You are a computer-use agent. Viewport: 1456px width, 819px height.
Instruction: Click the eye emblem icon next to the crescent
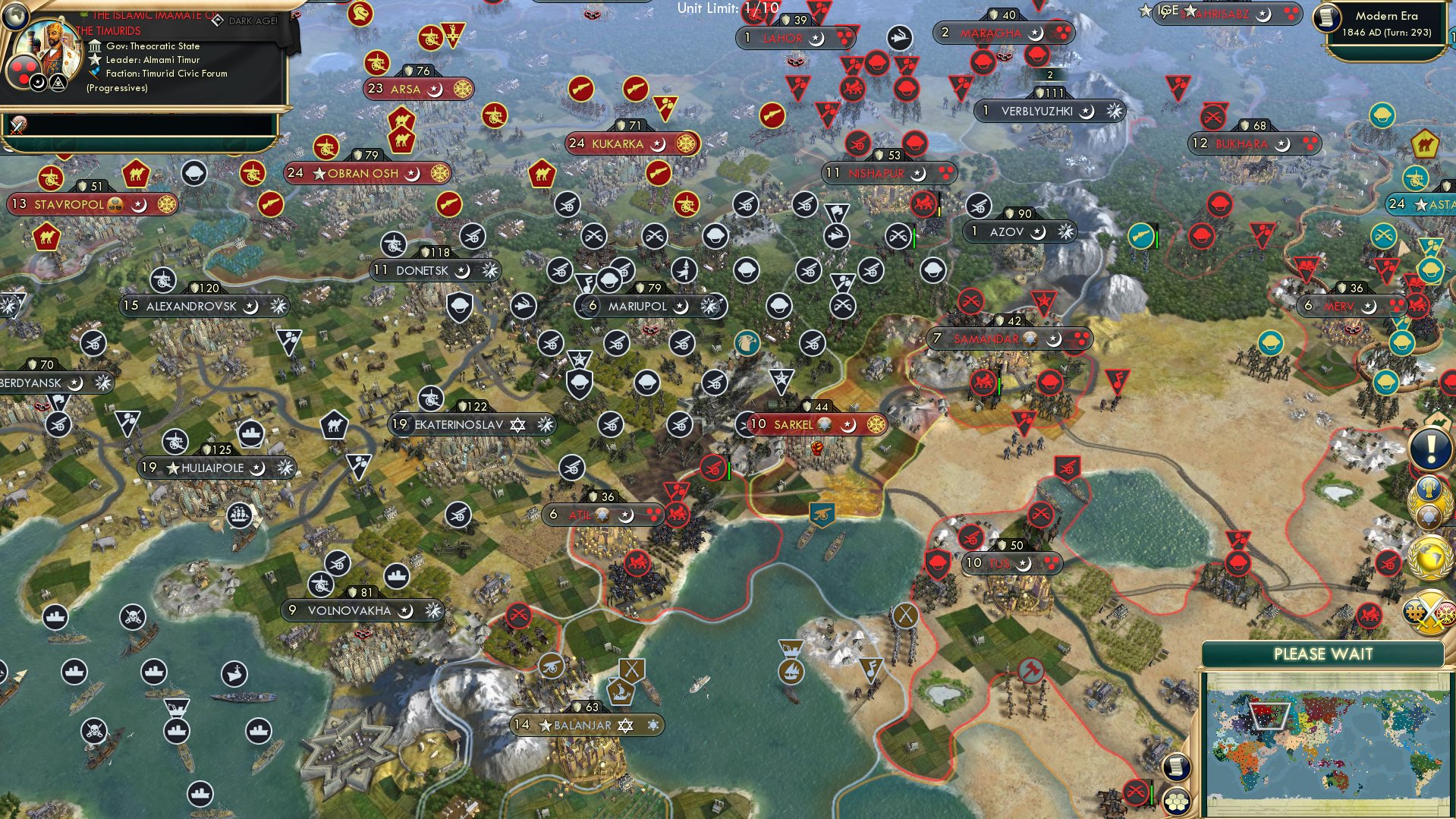tap(57, 82)
